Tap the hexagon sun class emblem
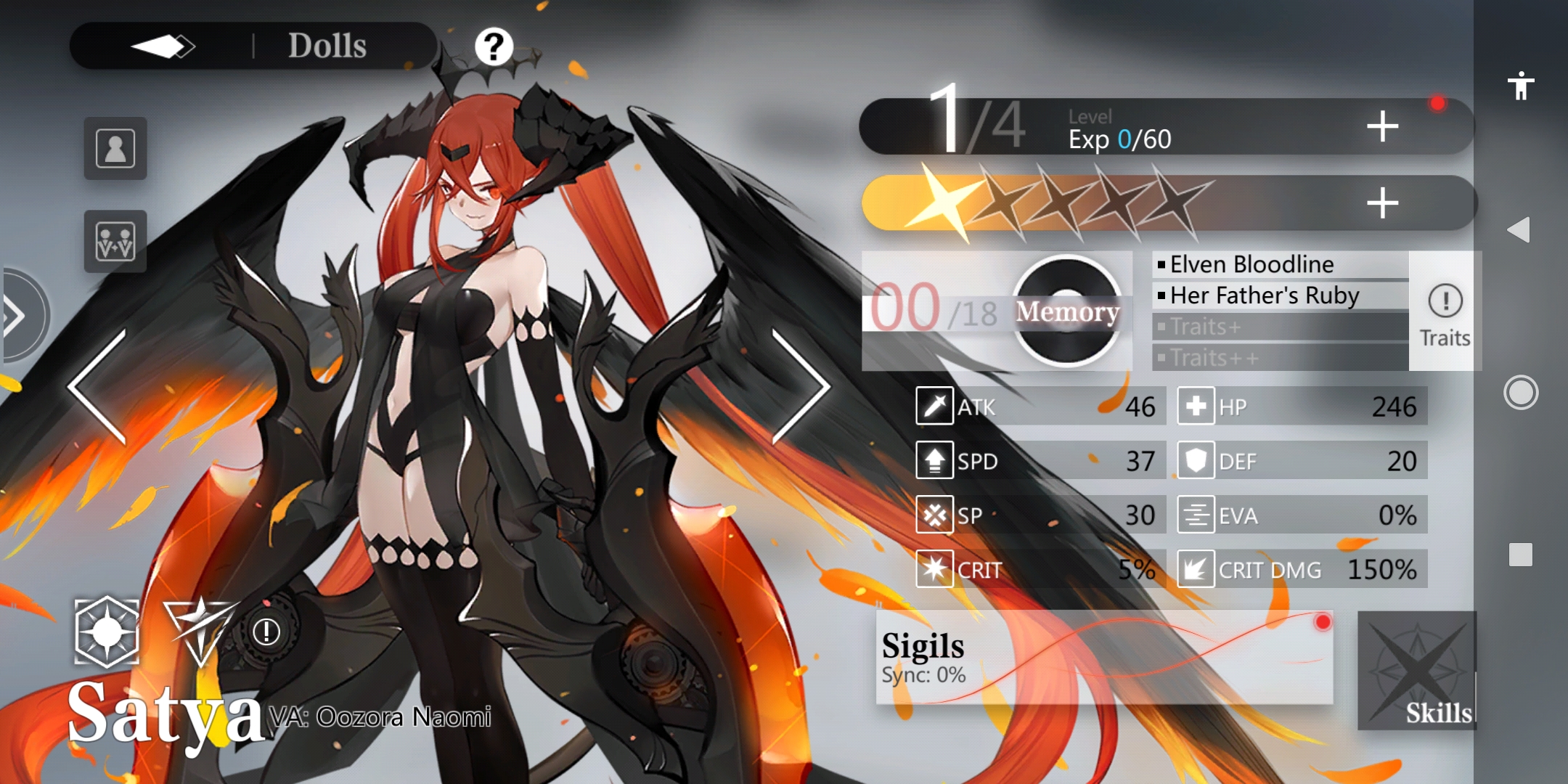Image resolution: width=1568 pixels, height=784 pixels. point(107,632)
